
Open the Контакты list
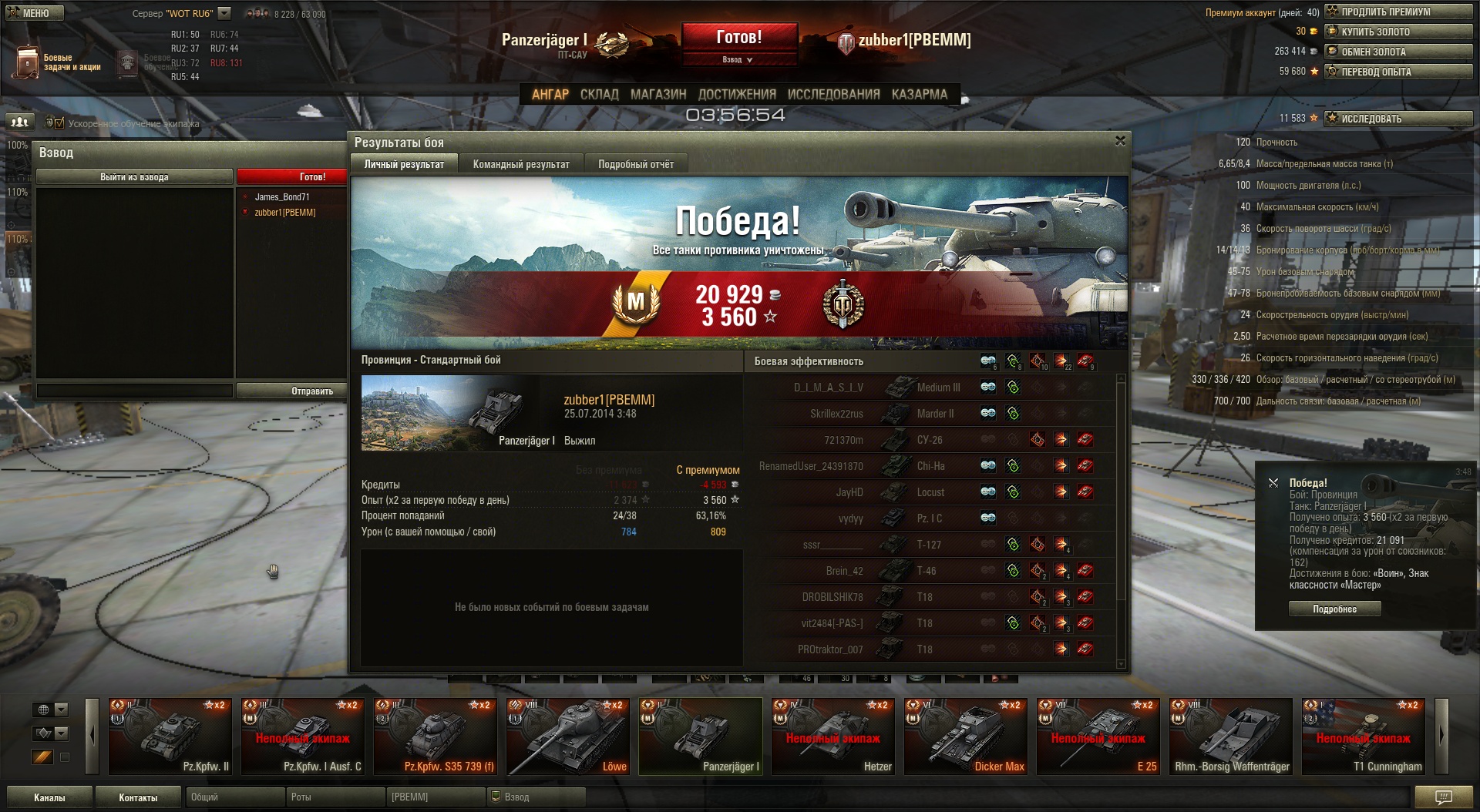138,797
